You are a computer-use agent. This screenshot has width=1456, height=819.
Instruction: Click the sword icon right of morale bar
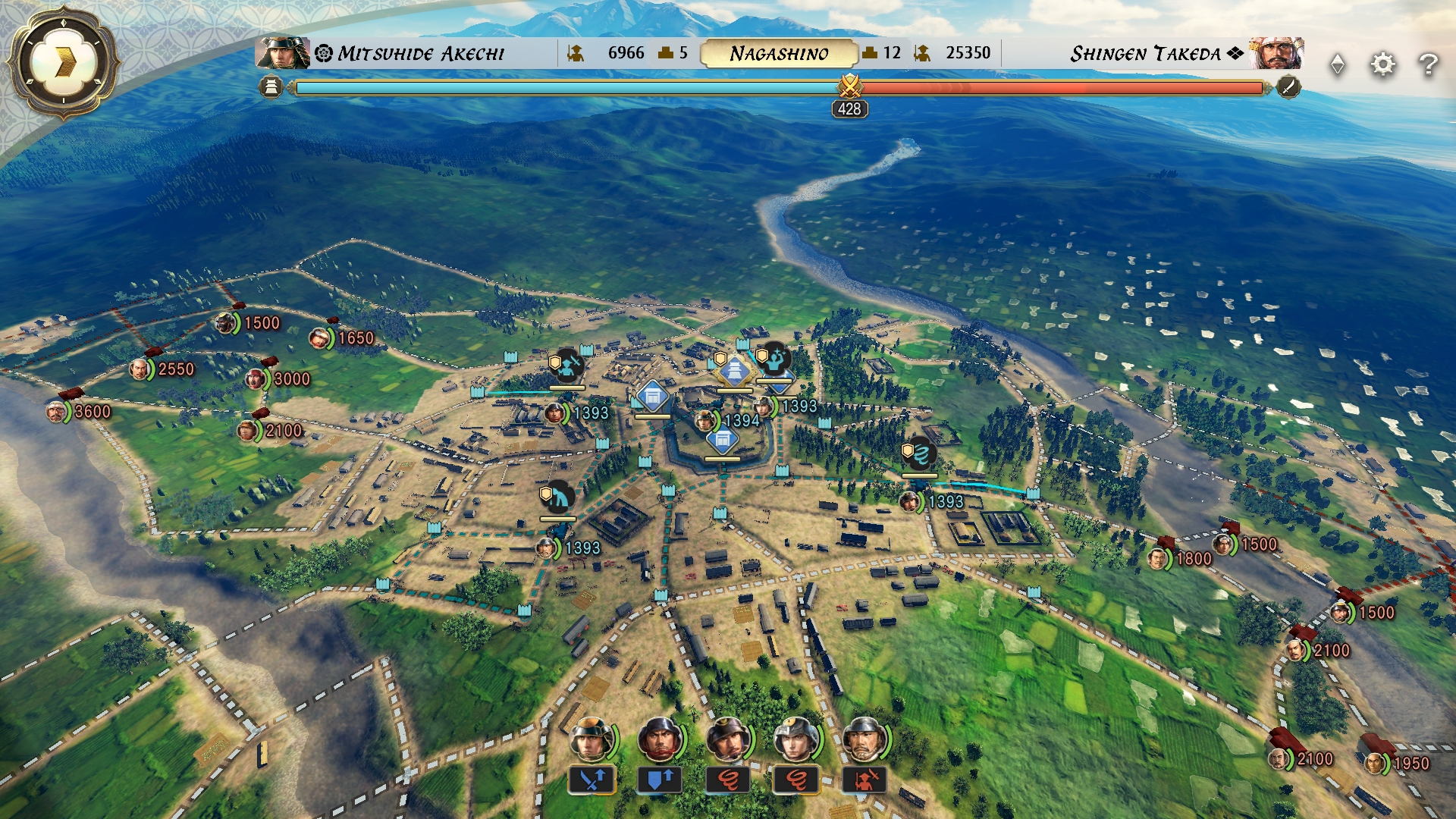tap(1288, 87)
